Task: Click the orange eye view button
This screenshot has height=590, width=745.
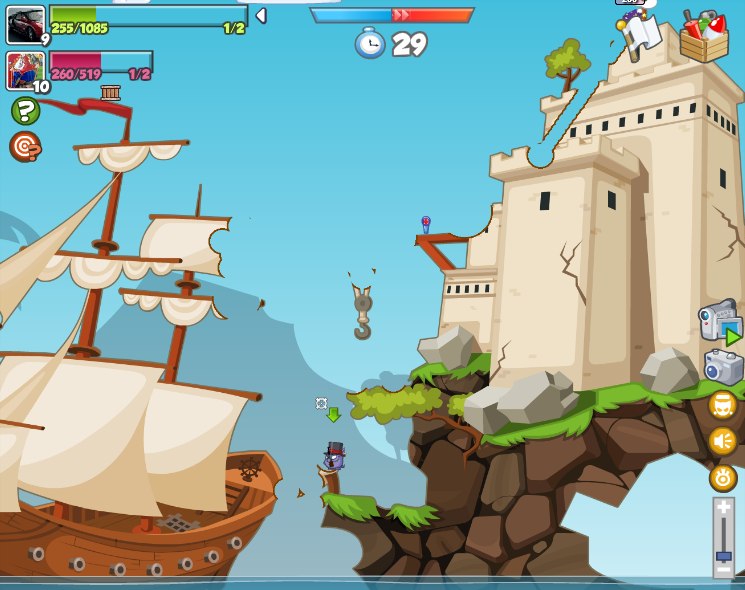Action: click(x=722, y=478)
